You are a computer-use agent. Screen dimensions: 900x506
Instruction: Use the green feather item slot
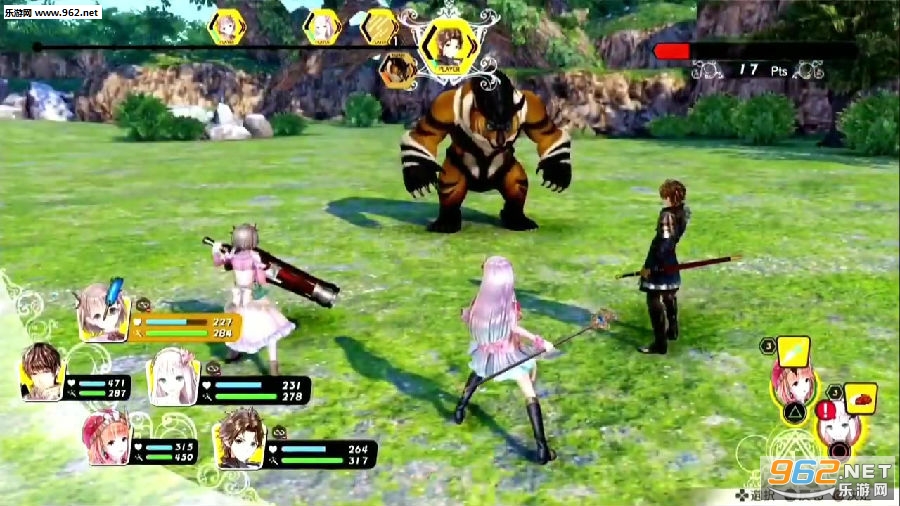(794, 352)
